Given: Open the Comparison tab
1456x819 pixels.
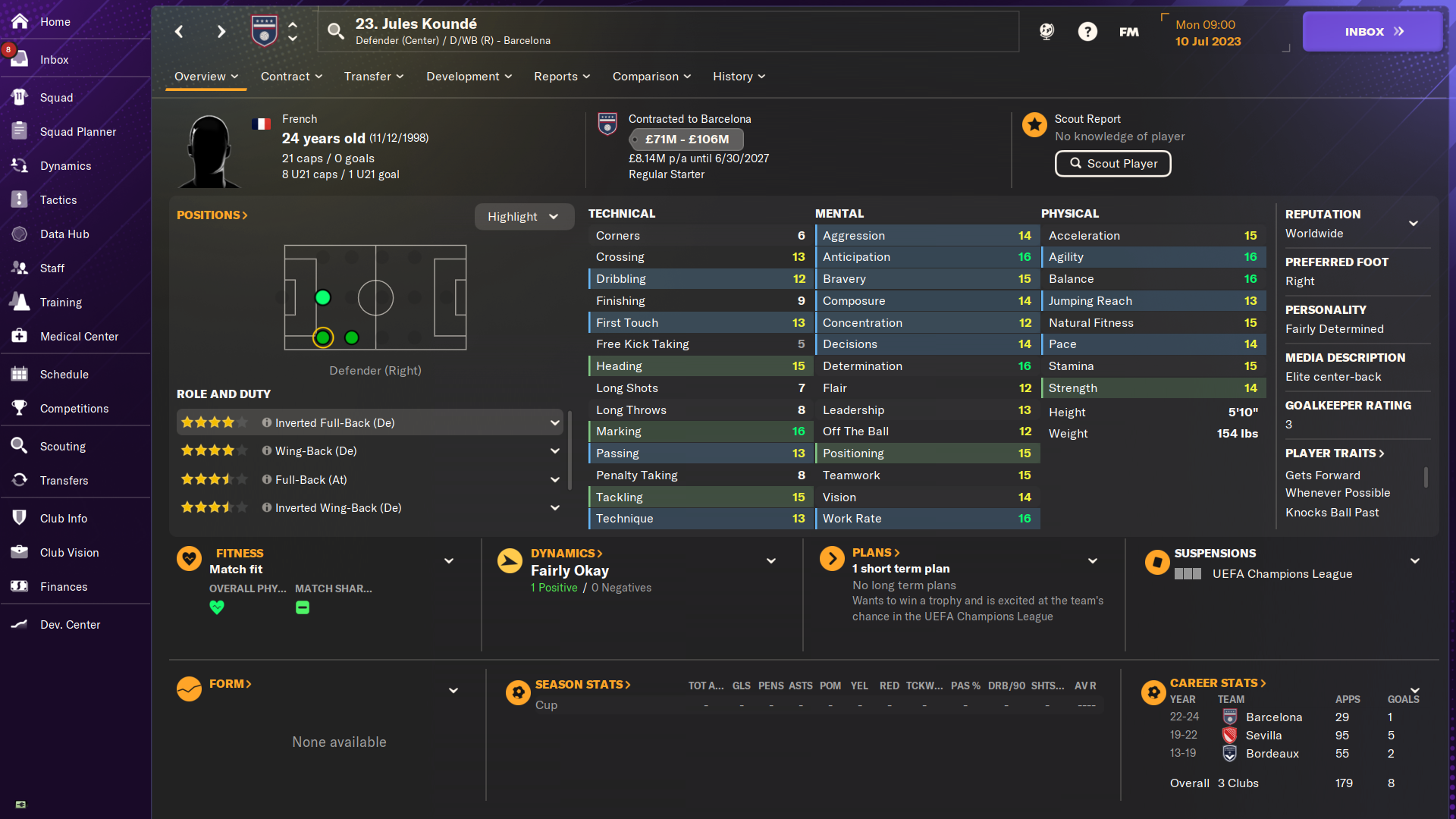Looking at the screenshot, I should coord(651,77).
